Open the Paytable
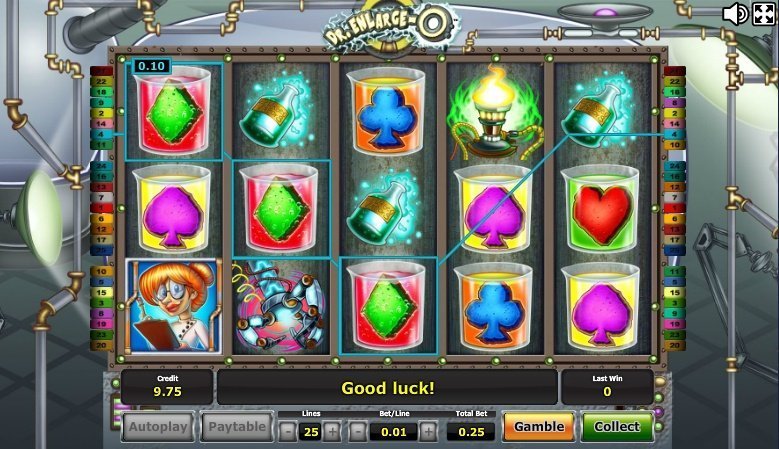 click(237, 427)
